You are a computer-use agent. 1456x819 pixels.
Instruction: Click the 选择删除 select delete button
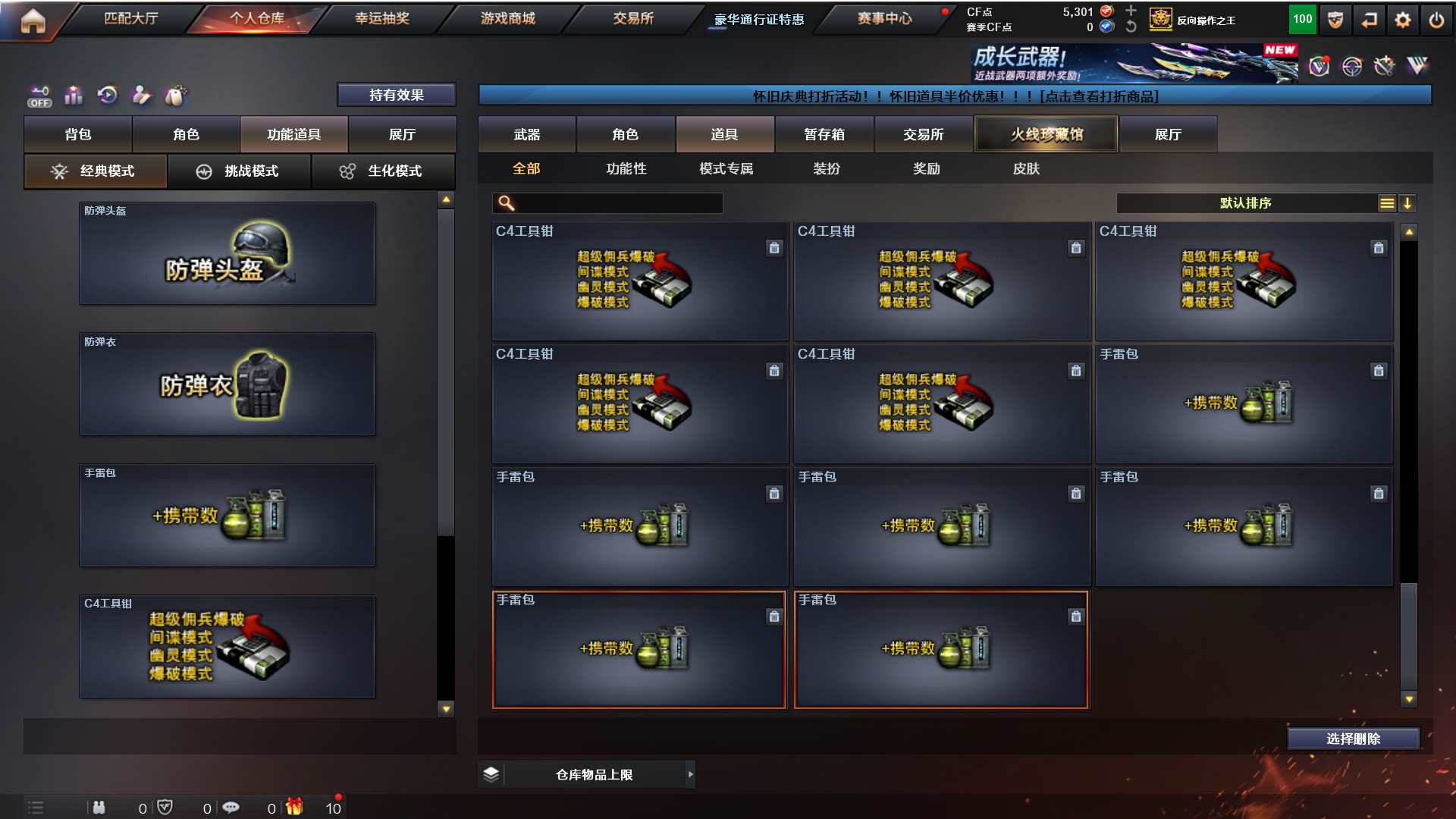pos(1353,739)
